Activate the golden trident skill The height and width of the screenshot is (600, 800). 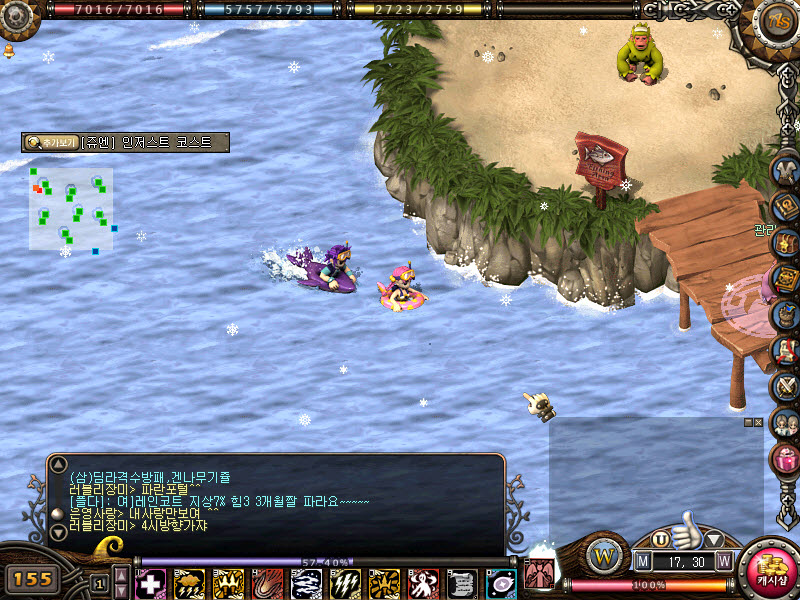click(x=228, y=583)
